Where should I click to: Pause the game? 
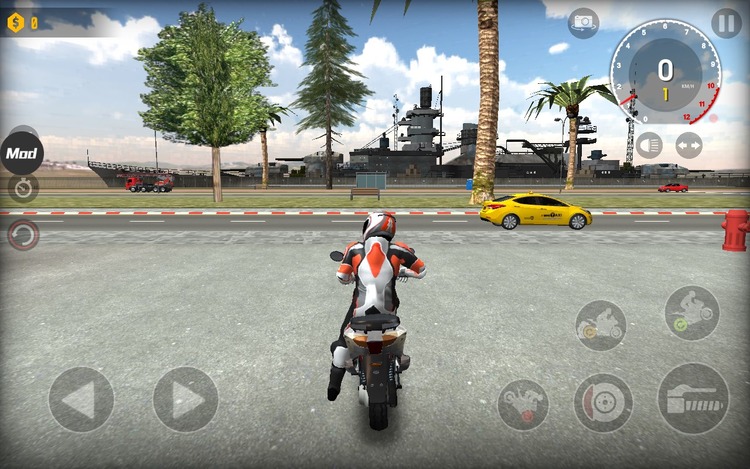726,23
